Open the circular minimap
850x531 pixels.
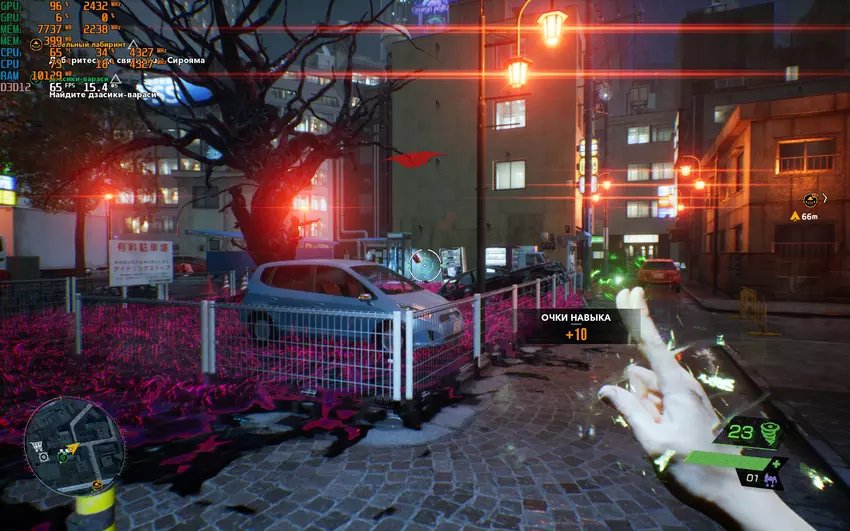click(x=75, y=446)
